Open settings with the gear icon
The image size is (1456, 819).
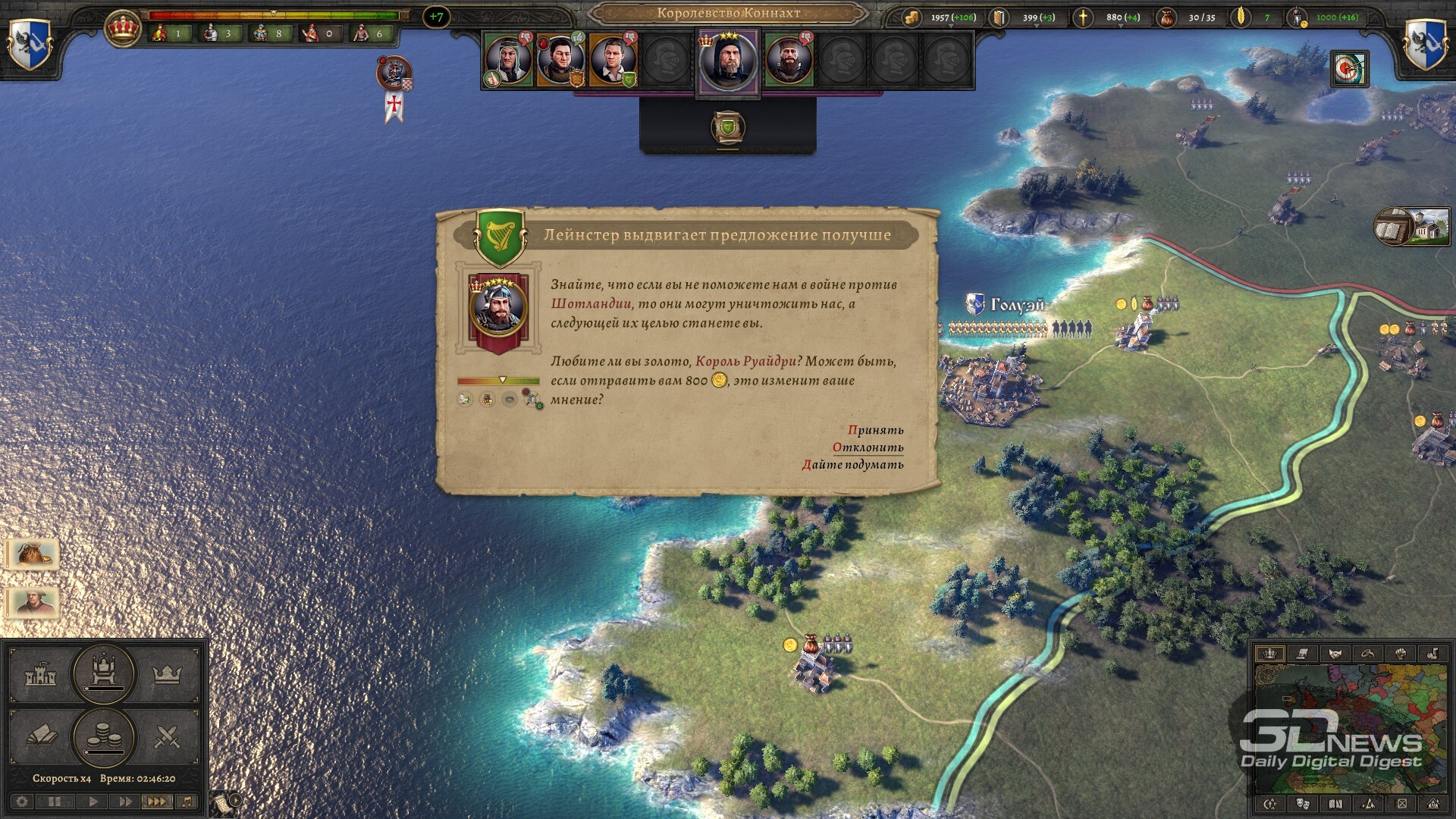click(x=22, y=802)
